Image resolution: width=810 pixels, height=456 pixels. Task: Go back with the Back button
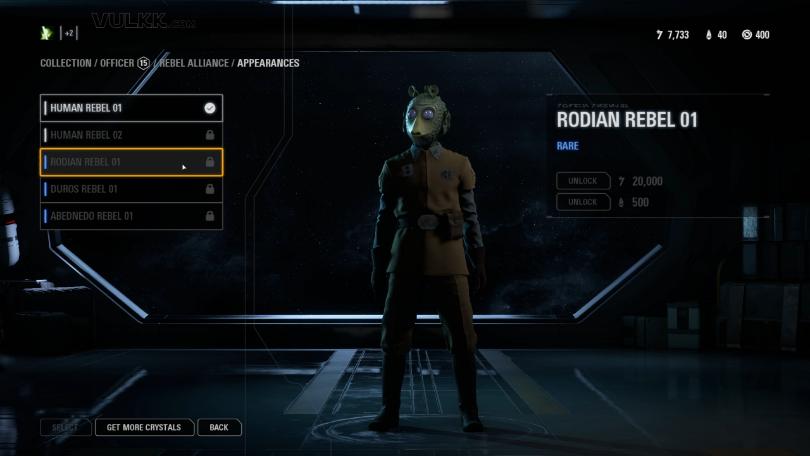click(219, 427)
